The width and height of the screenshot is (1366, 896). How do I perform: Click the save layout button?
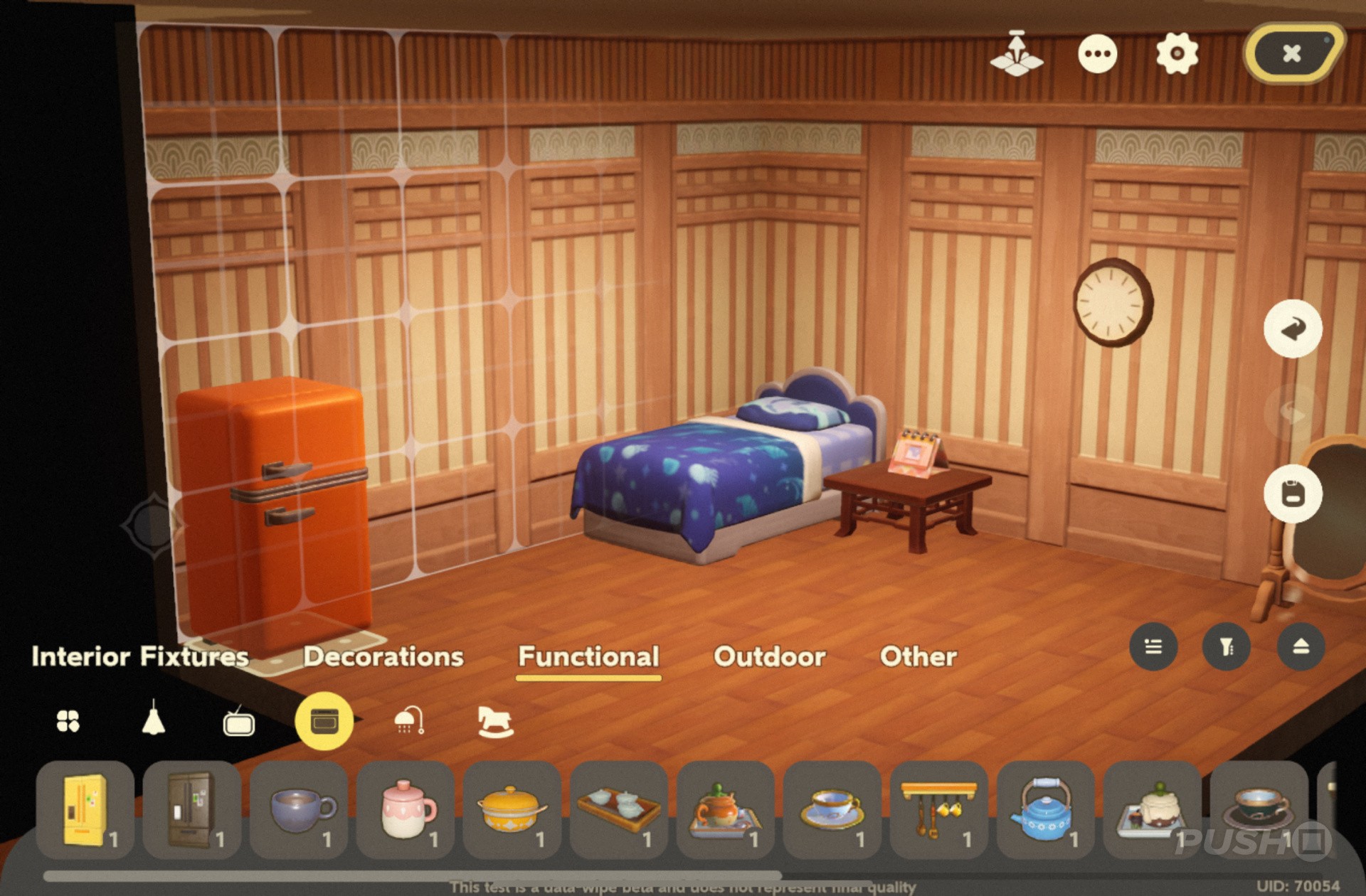(1293, 494)
